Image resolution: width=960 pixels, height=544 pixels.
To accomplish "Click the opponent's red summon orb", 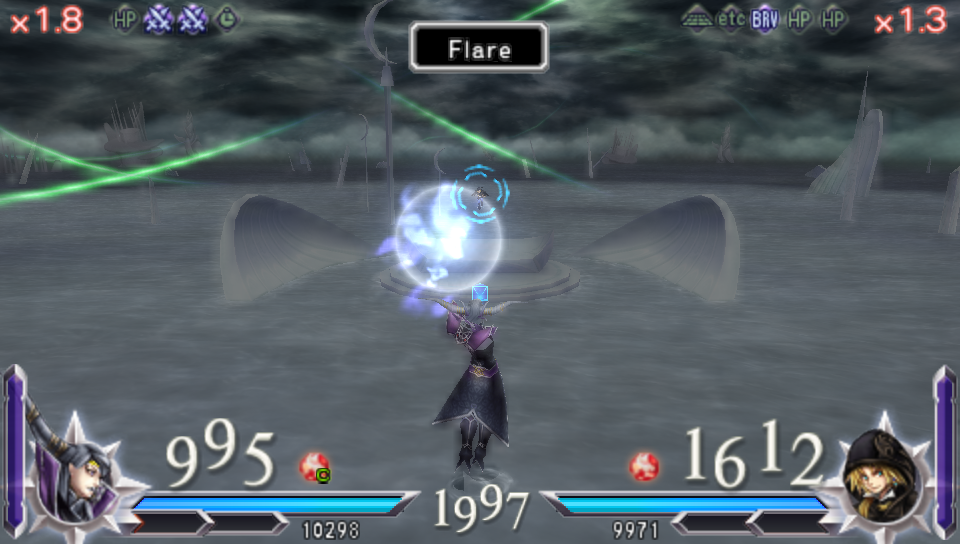I will [x=644, y=466].
